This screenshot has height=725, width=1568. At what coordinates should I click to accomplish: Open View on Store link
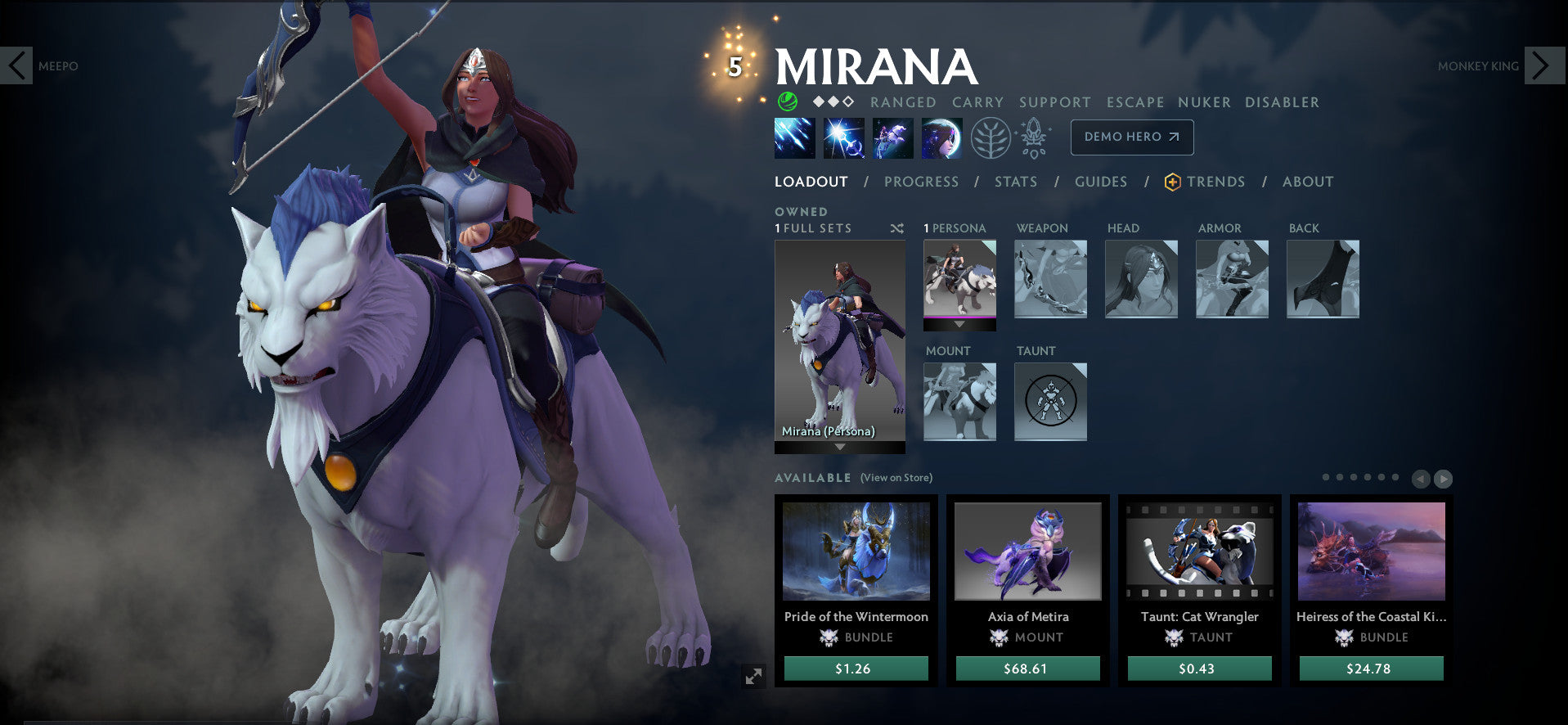896,477
